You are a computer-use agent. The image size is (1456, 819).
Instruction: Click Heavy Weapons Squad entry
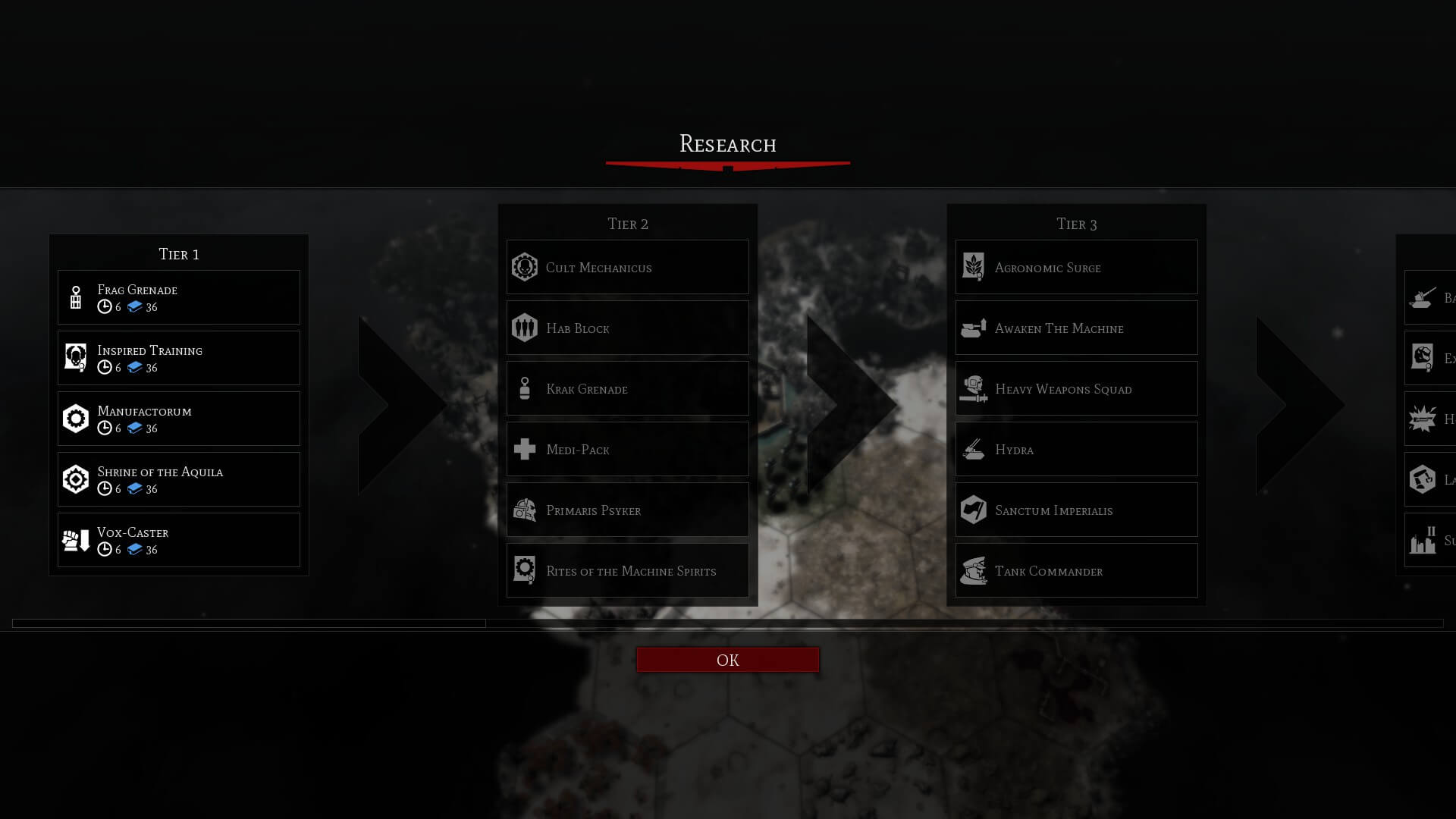coord(1076,388)
